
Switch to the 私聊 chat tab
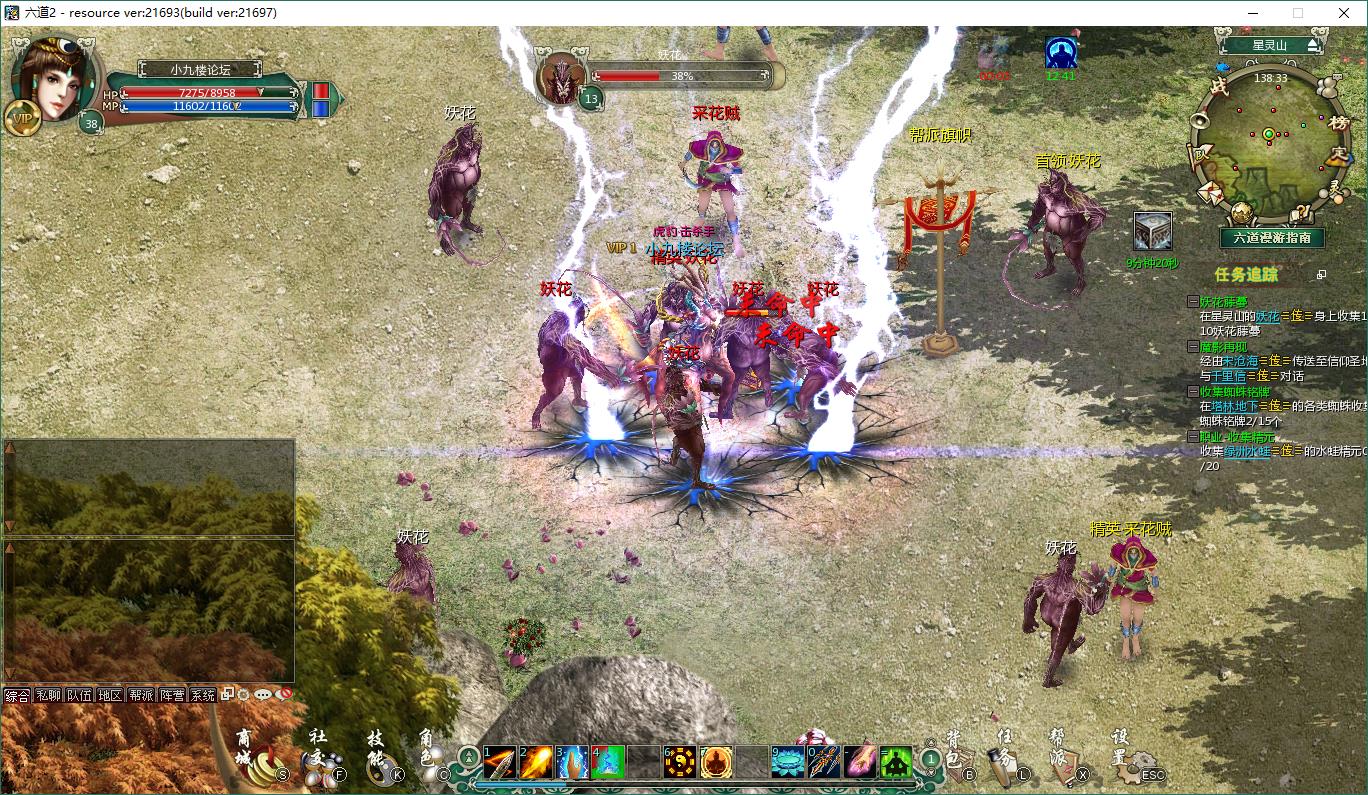[x=48, y=694]
